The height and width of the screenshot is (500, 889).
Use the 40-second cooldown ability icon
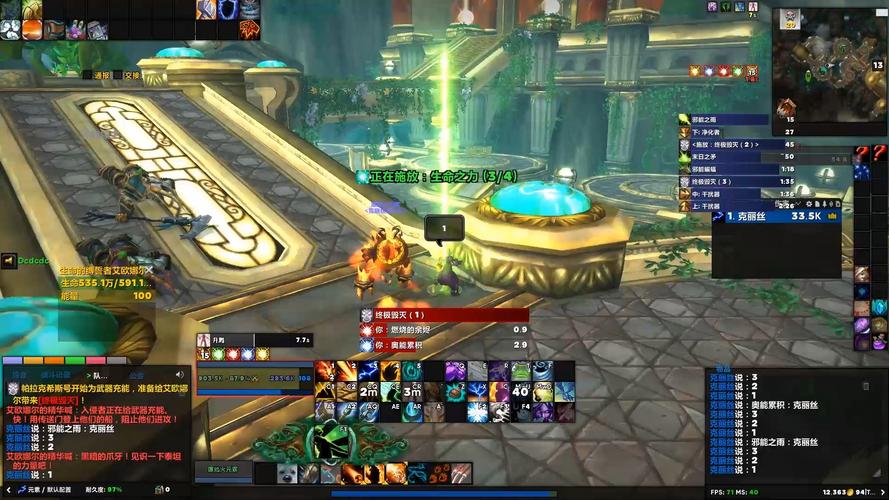(x=520, y=391)
